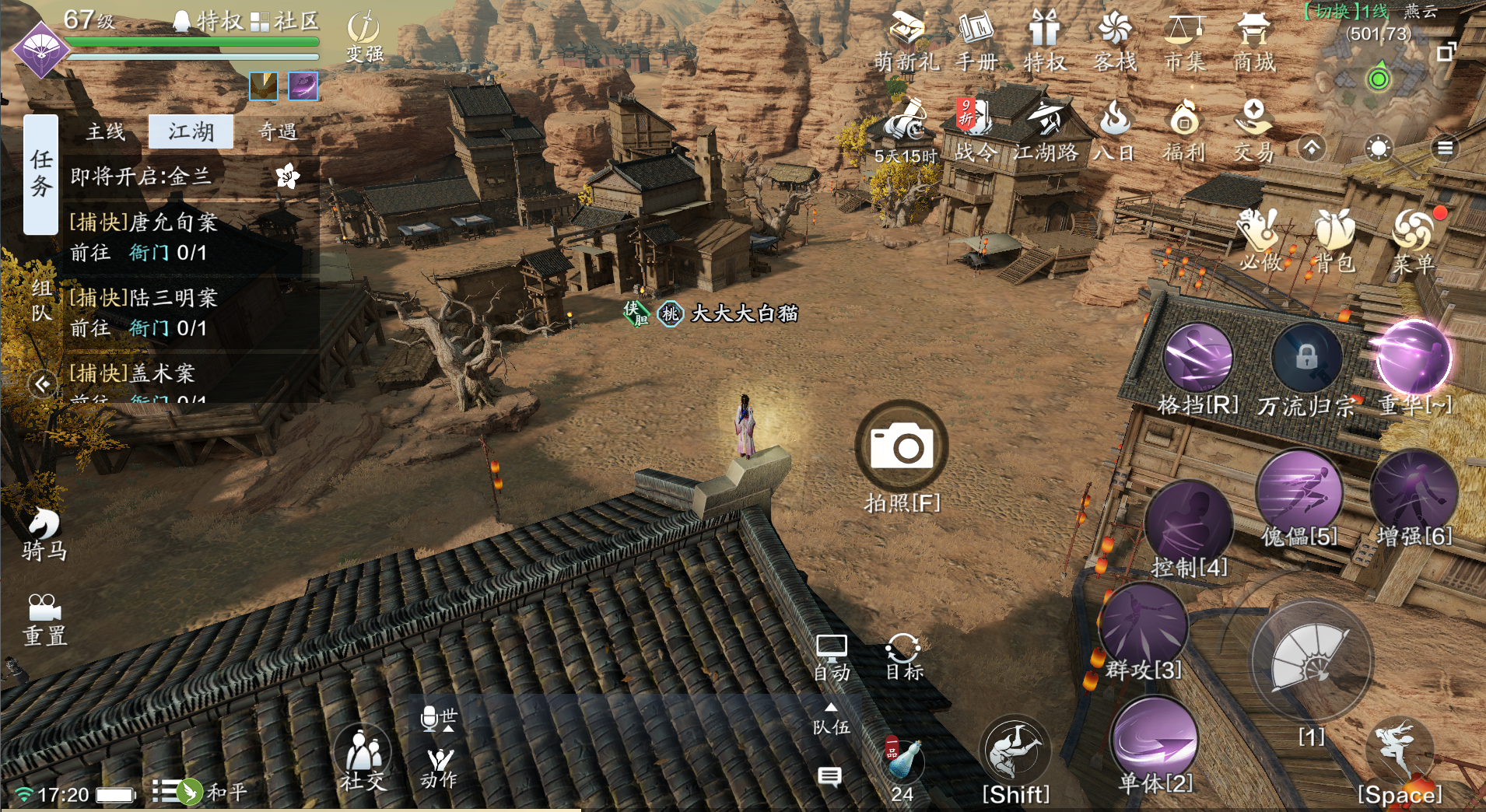Switch to the 主线 quest tab
This screenshot has height=812, width=1486.
click(106, 131)
